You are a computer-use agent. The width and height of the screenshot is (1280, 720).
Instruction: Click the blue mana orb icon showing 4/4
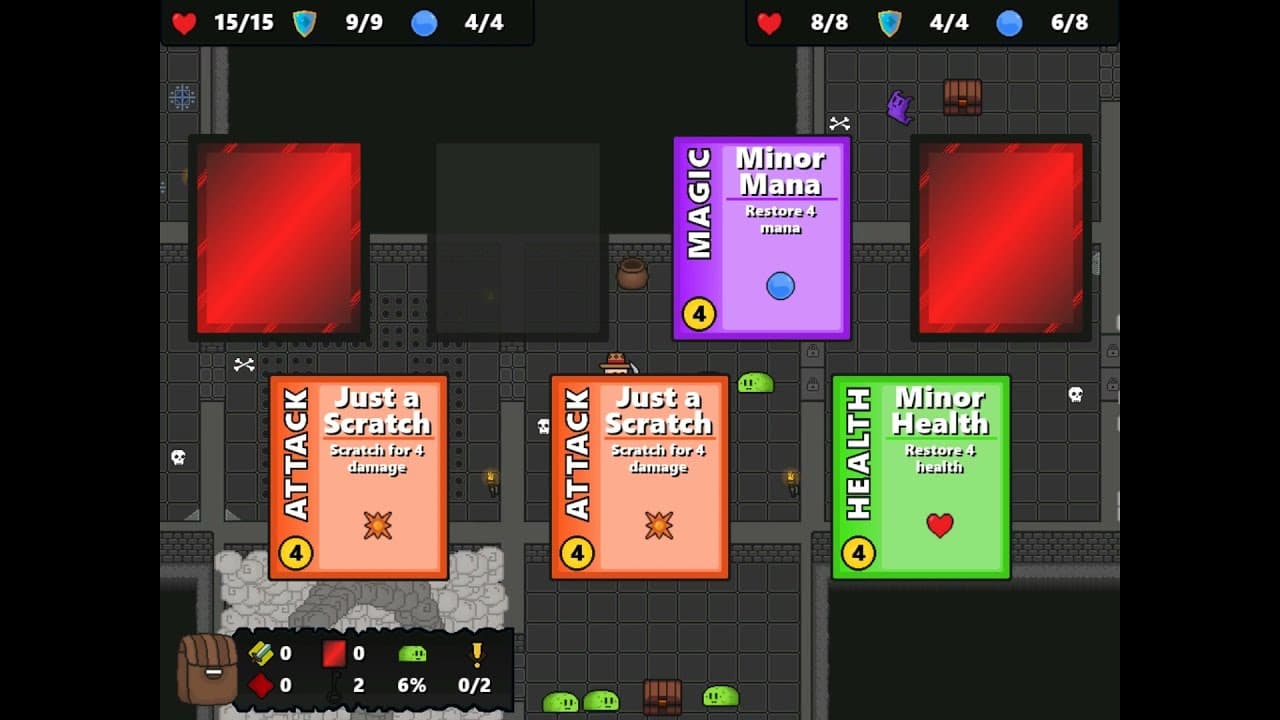(x=424, y=23)
